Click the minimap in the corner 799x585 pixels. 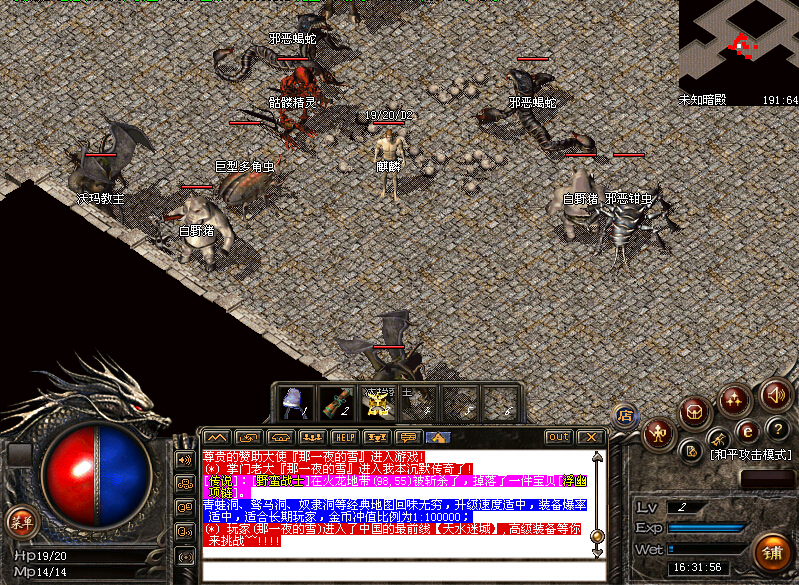click(738, 46)
